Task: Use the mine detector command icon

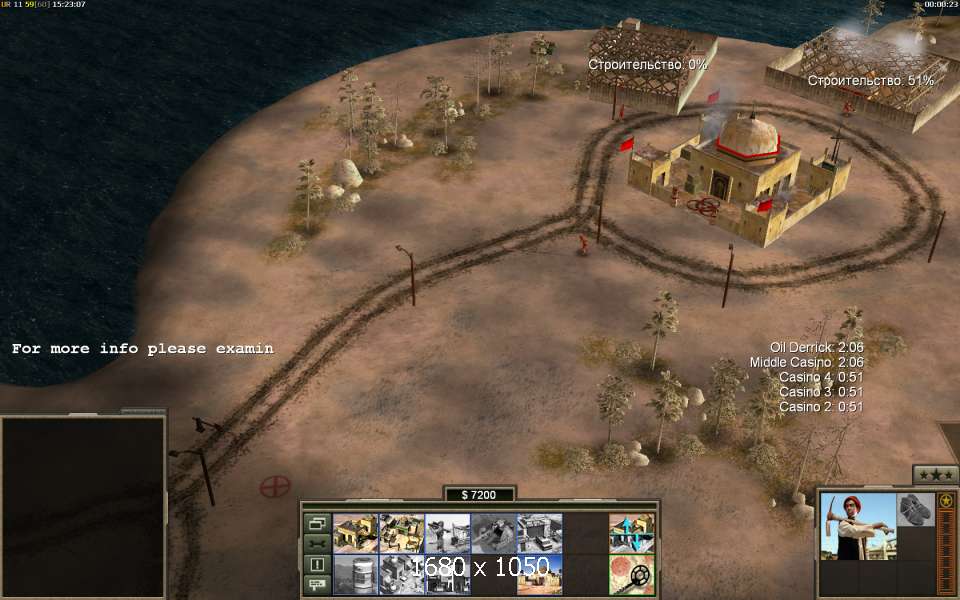Action: pyautogui.click(x=631, y=575)
